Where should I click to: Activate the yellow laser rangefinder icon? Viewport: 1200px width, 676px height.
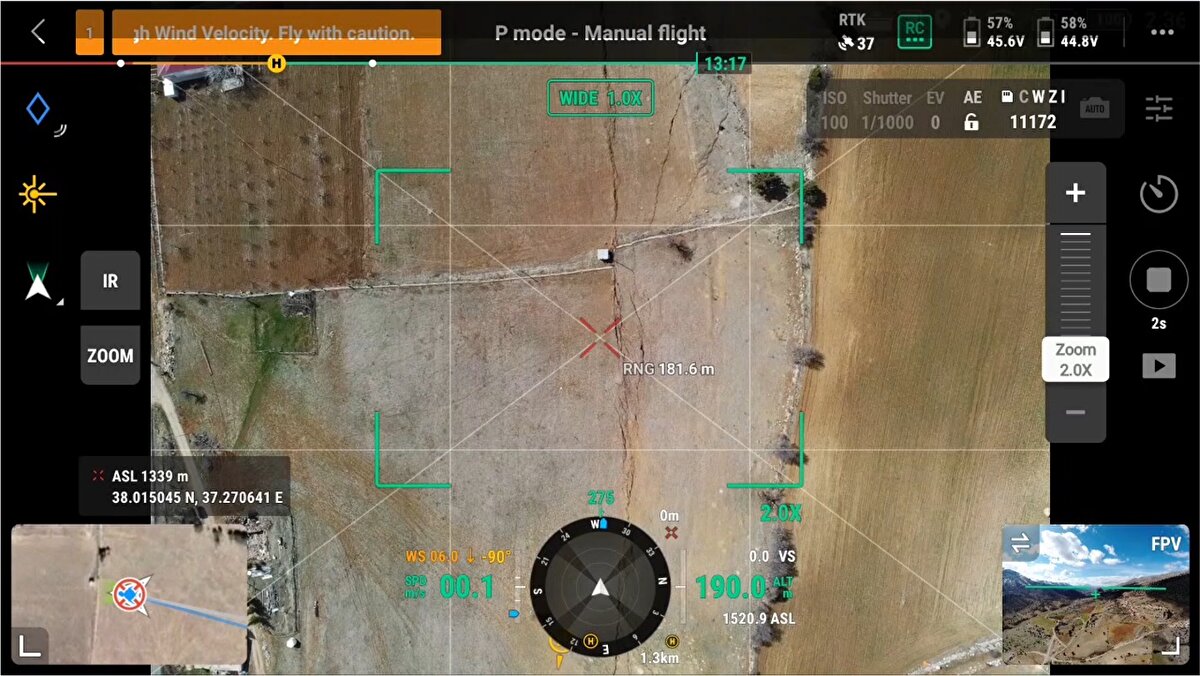tap(38, 193)
